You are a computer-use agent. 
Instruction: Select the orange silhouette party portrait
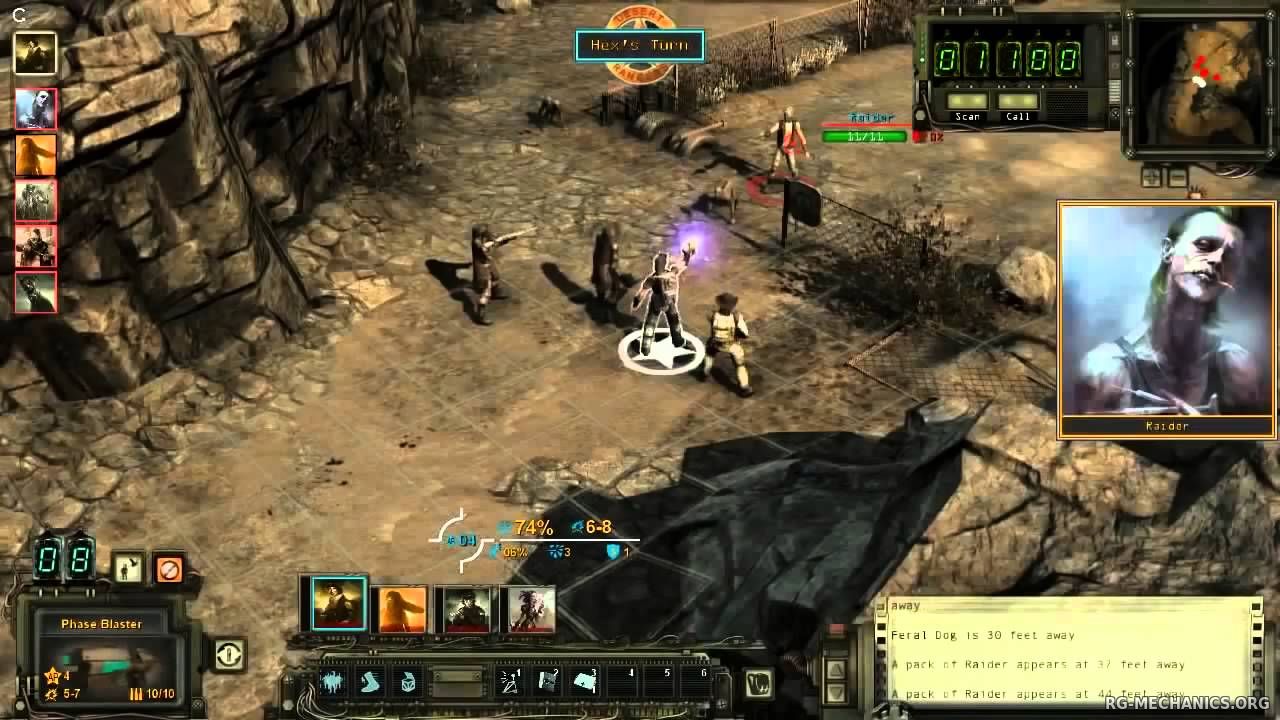pyautogui.click(x=402, y=608)
